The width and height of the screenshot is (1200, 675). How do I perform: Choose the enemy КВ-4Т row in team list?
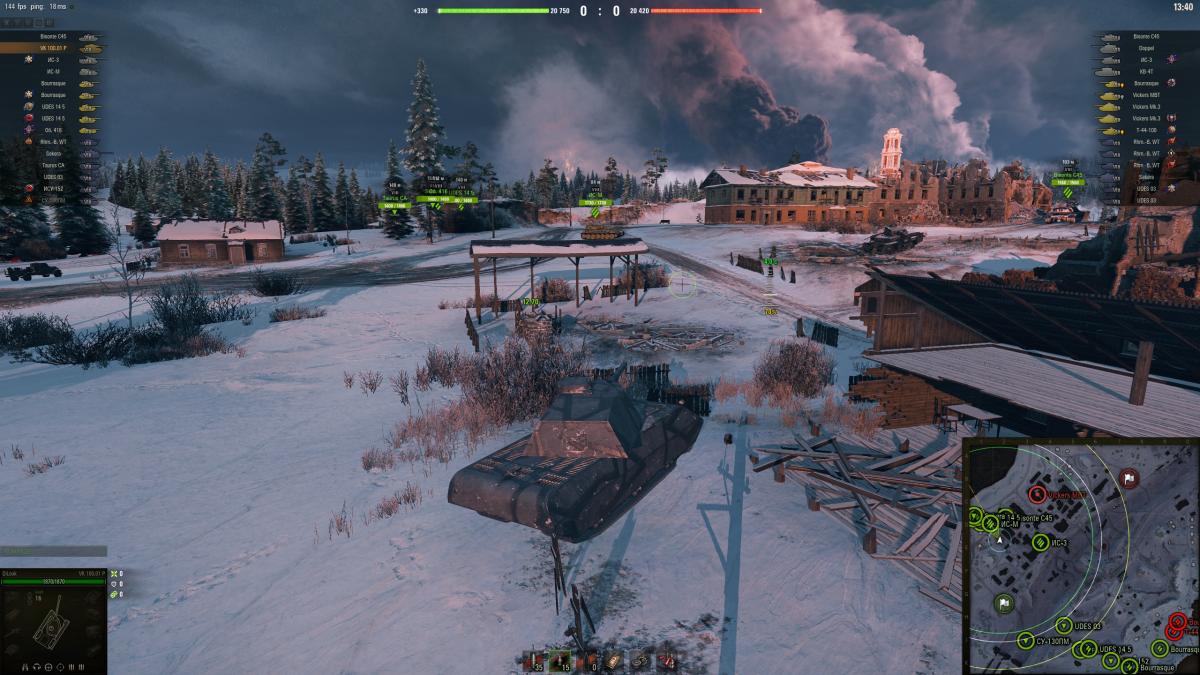tap(1146, 71)
